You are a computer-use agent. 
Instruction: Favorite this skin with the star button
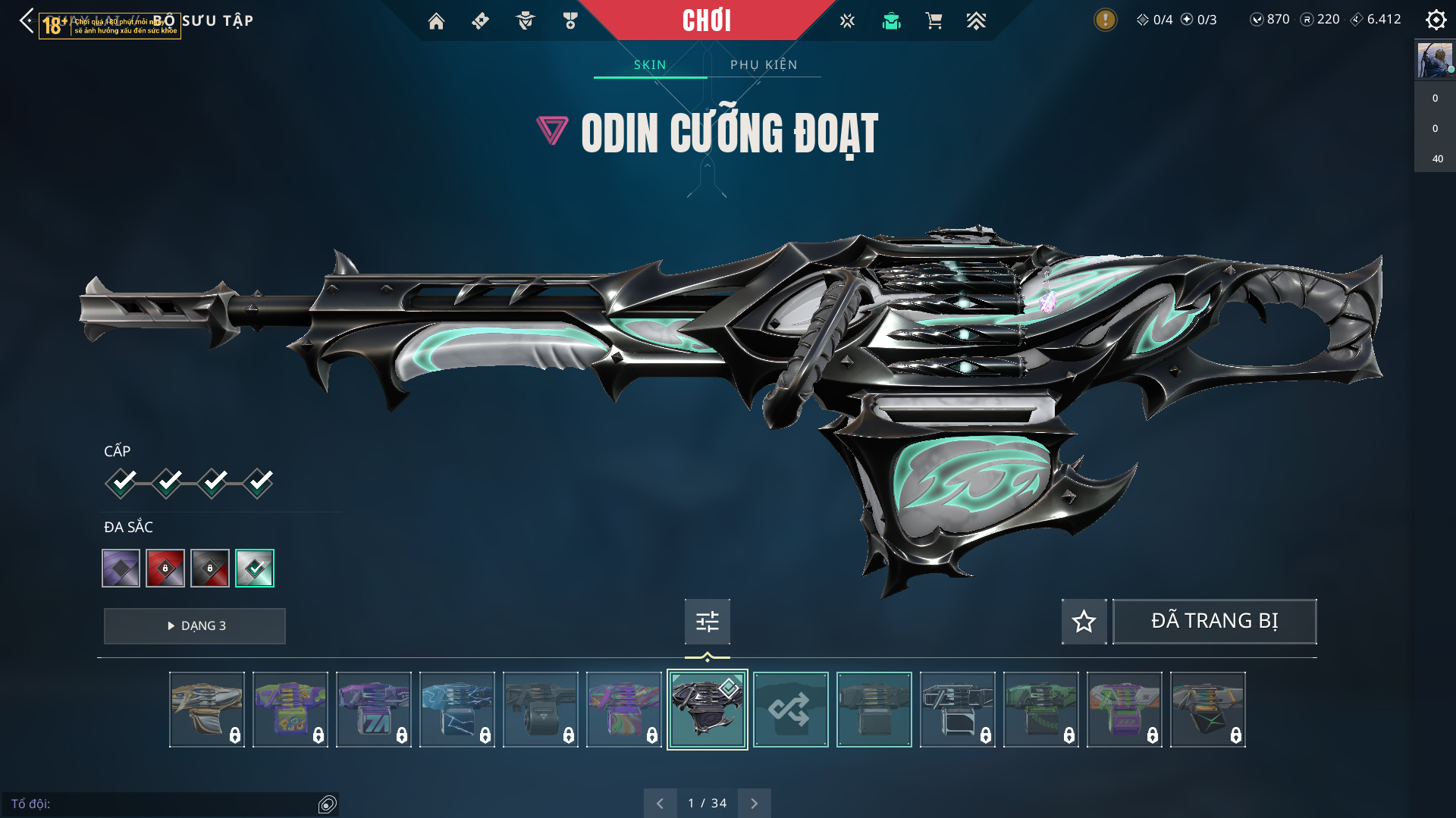click(1084, 622)
